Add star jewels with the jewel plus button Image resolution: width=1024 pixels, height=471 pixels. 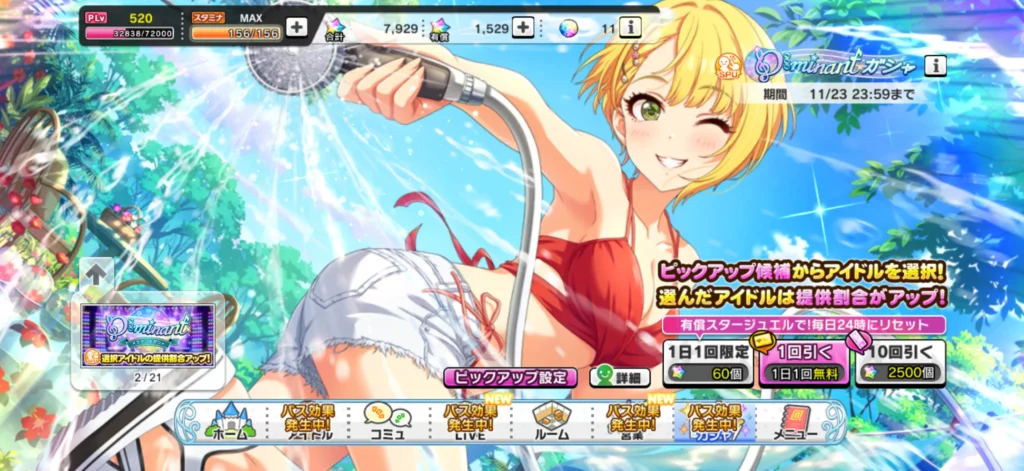pyautogui.click(x=522, y=27)
